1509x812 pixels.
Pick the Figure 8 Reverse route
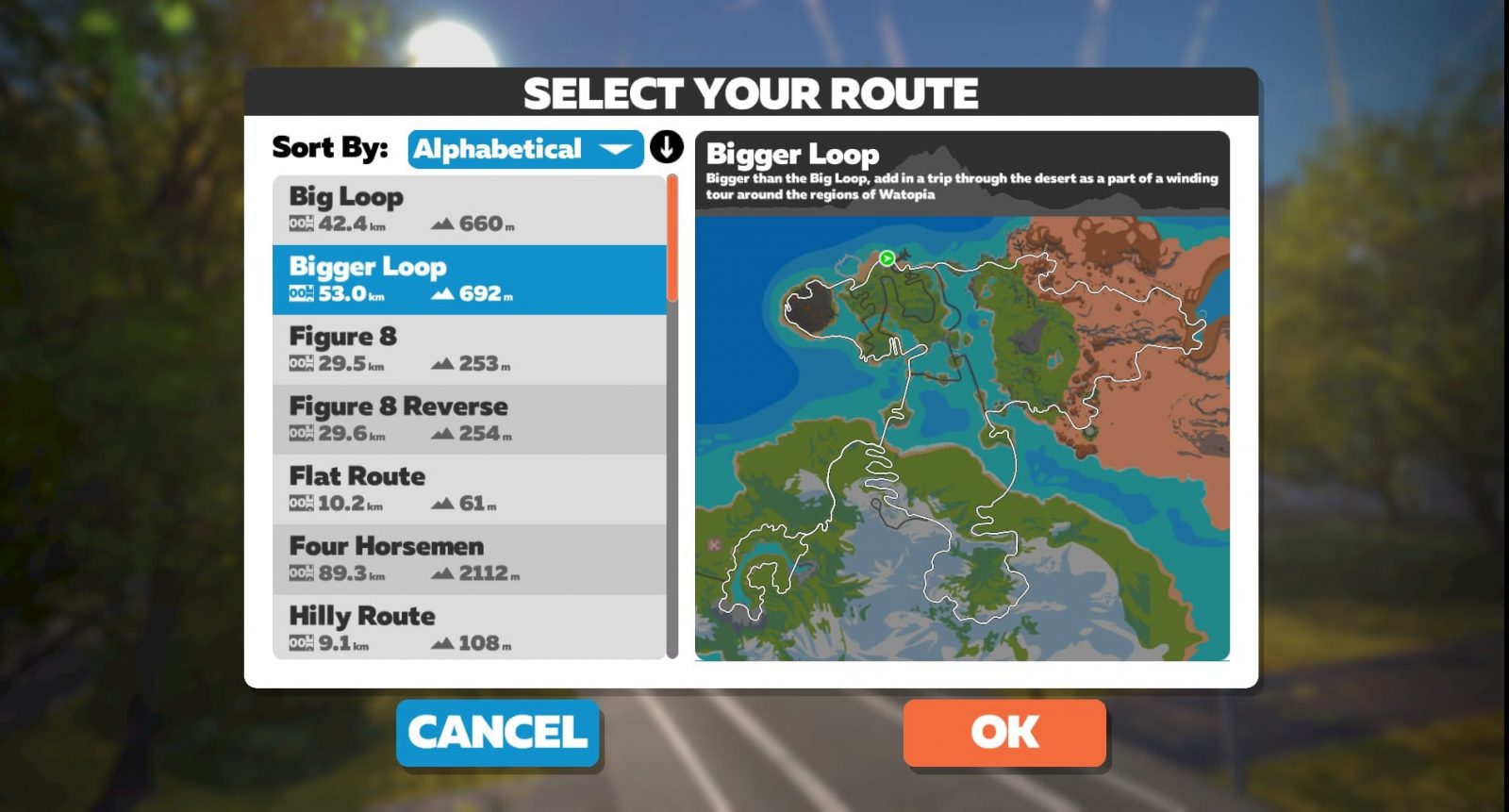pyautogui.click(x=469, y=419)
